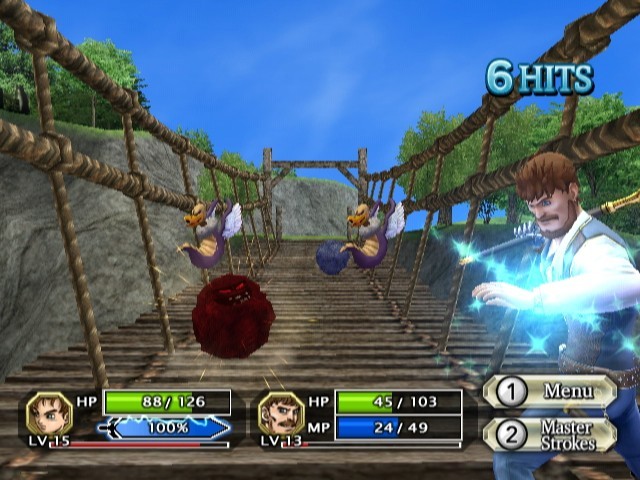
Task: Open the battle Menu button
Action: point(551,391)
